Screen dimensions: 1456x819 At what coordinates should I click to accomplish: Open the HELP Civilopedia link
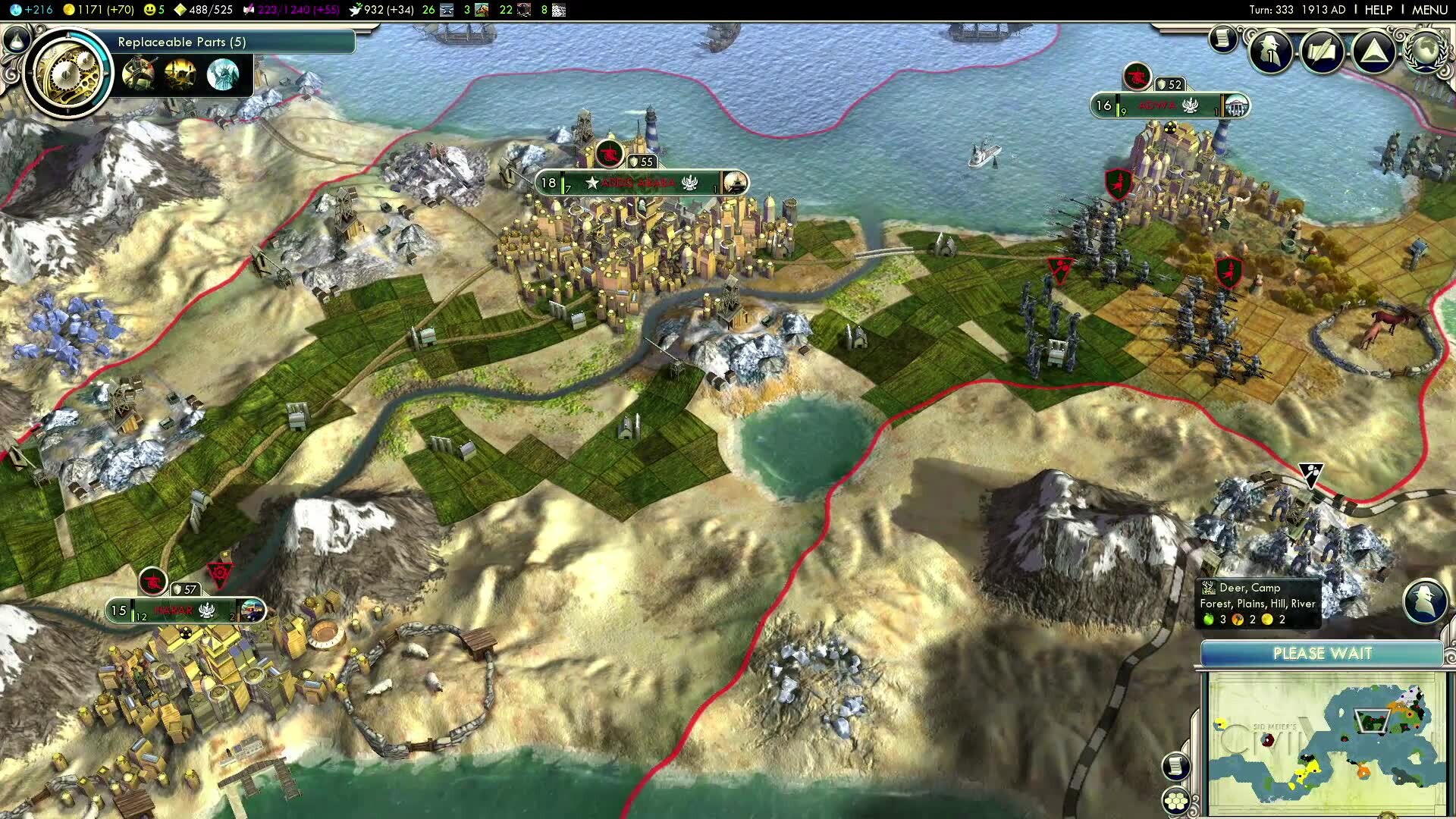[x=1378, y=10]
